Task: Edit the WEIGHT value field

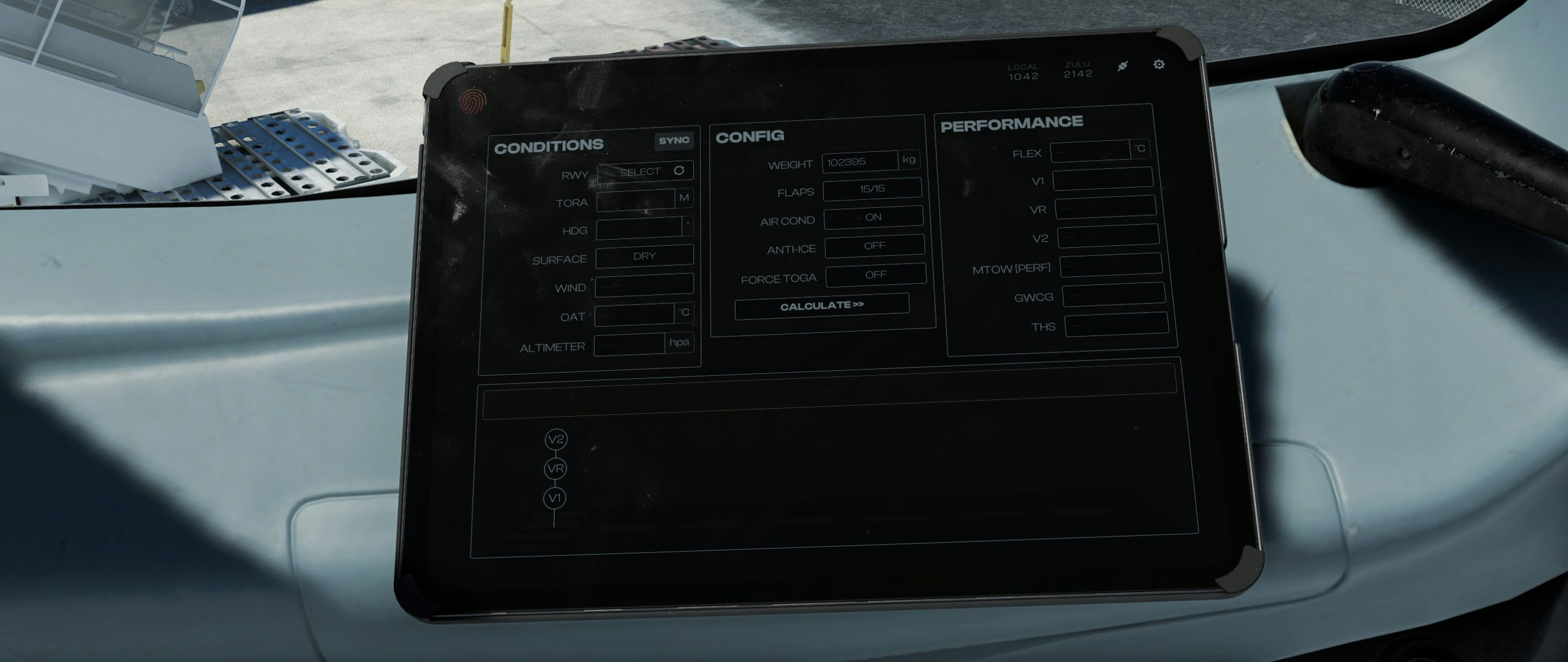Action: tap(860, 162)
